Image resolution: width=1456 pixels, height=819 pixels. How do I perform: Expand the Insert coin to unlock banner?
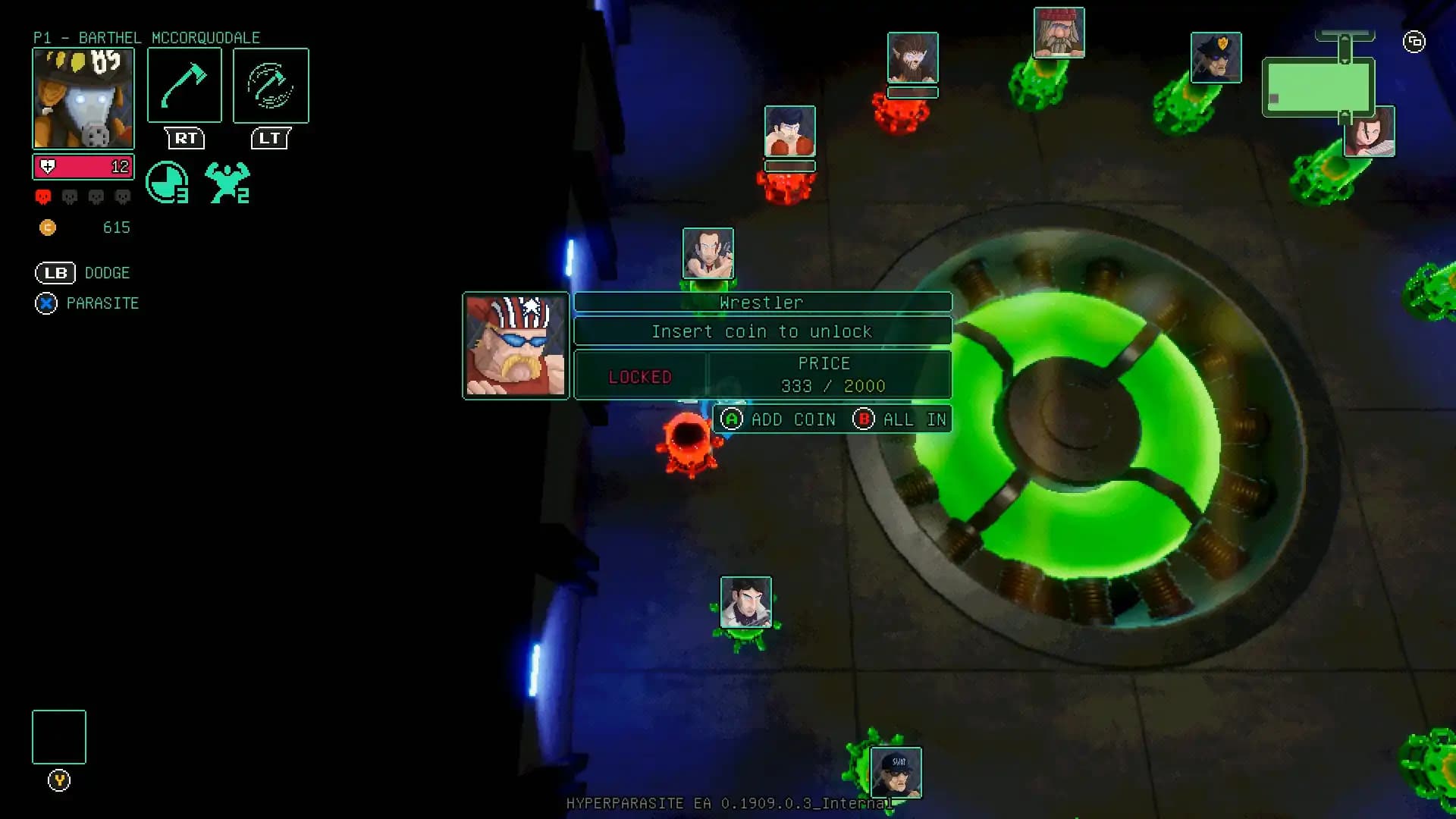(x=762, y=331)
